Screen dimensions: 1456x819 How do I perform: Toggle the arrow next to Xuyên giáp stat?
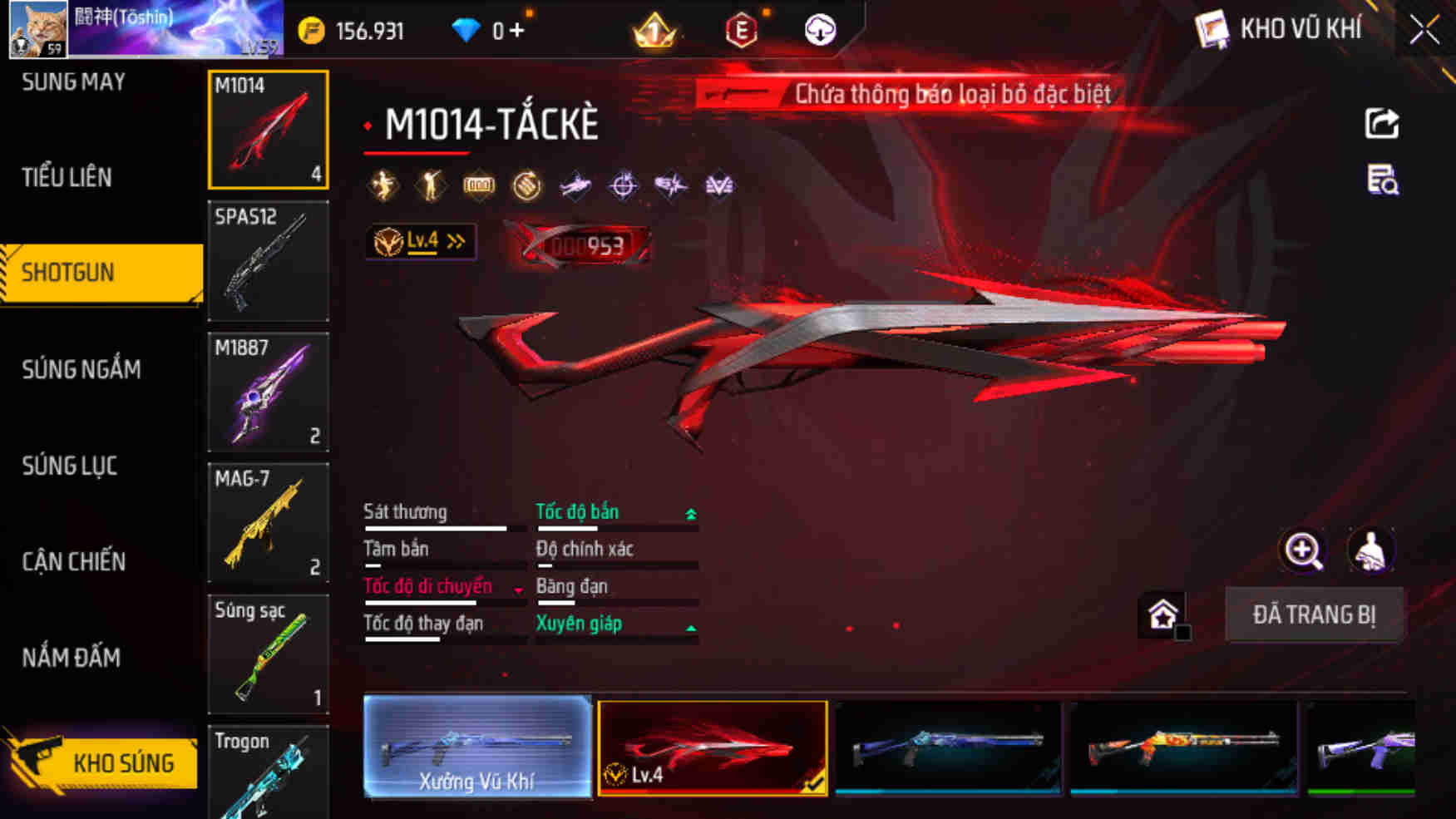click(691, 627)
